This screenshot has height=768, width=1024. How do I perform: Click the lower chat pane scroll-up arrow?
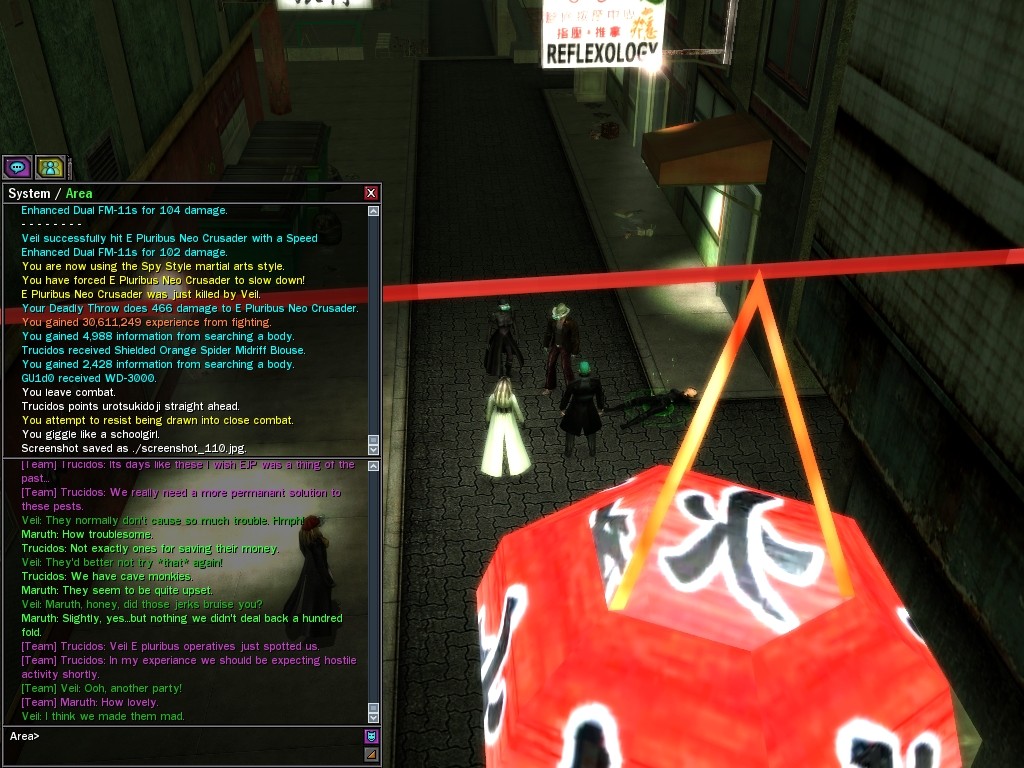point(374,467)
